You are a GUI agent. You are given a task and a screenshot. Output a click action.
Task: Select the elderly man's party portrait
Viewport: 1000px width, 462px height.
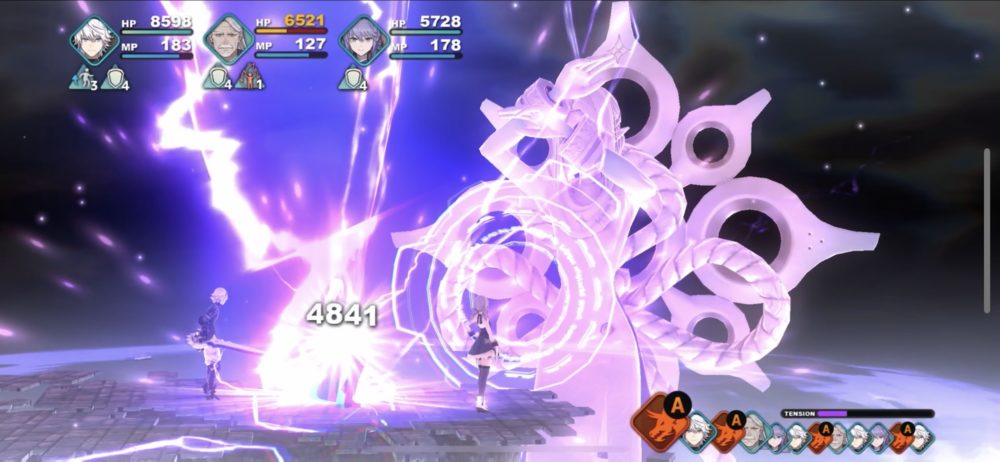pos(228,41)
